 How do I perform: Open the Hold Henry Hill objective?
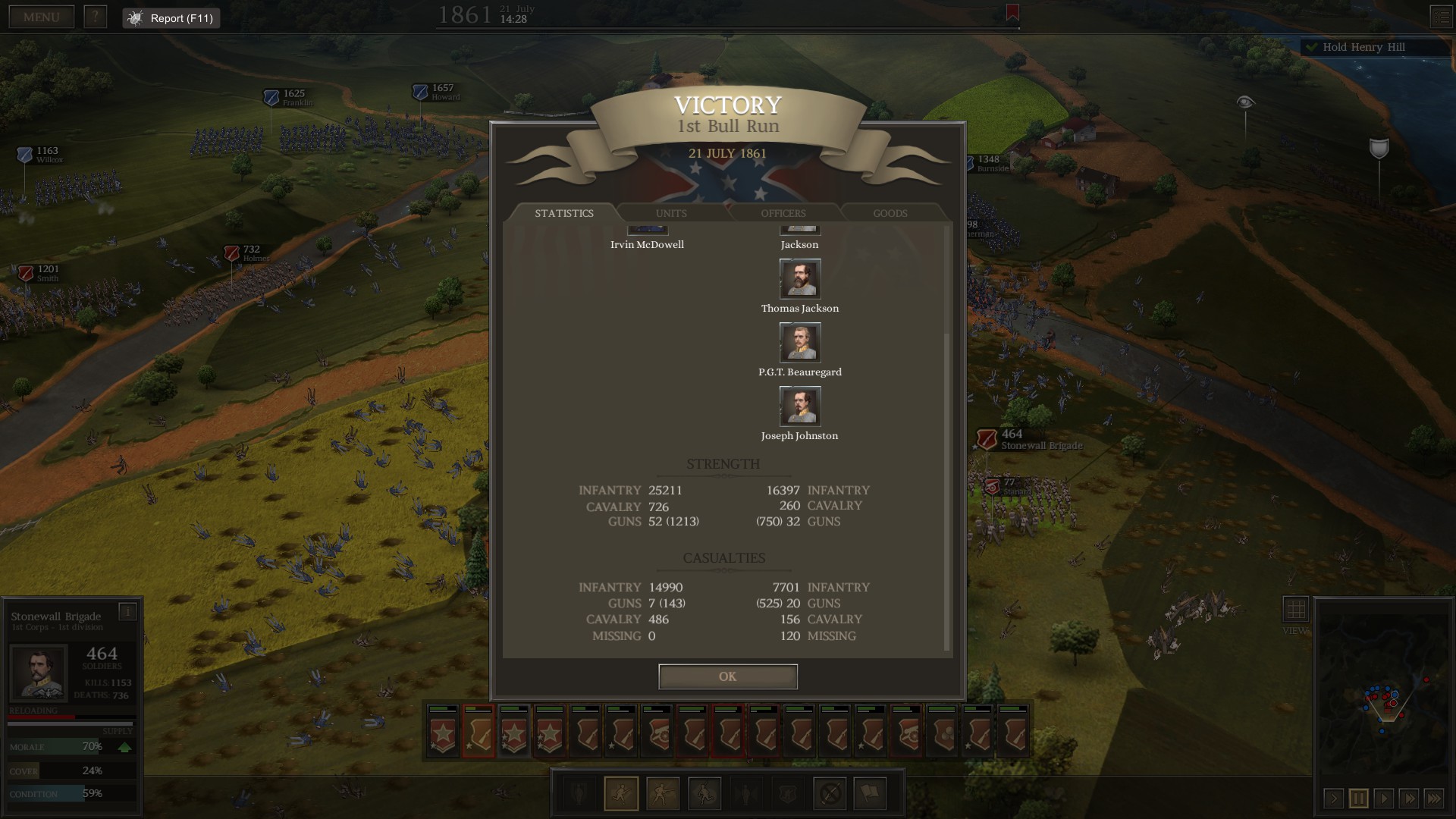(1363, 47)
